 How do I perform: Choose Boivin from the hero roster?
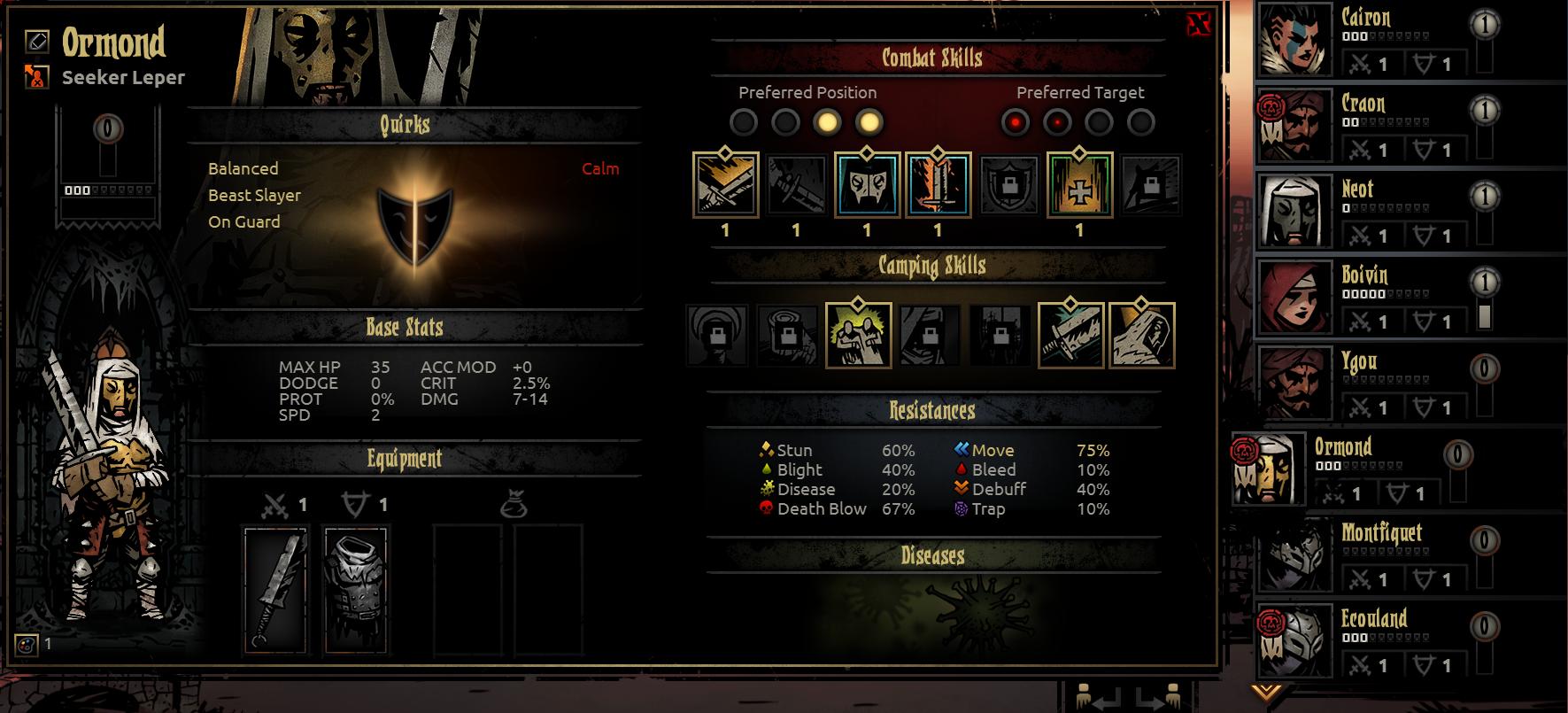coord(1296,298)
